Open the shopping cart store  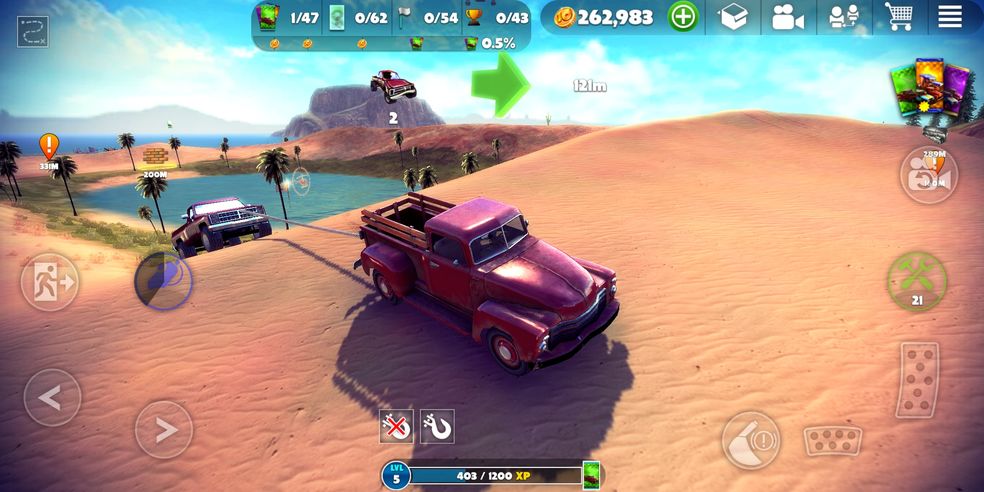(x=898, y=17)
